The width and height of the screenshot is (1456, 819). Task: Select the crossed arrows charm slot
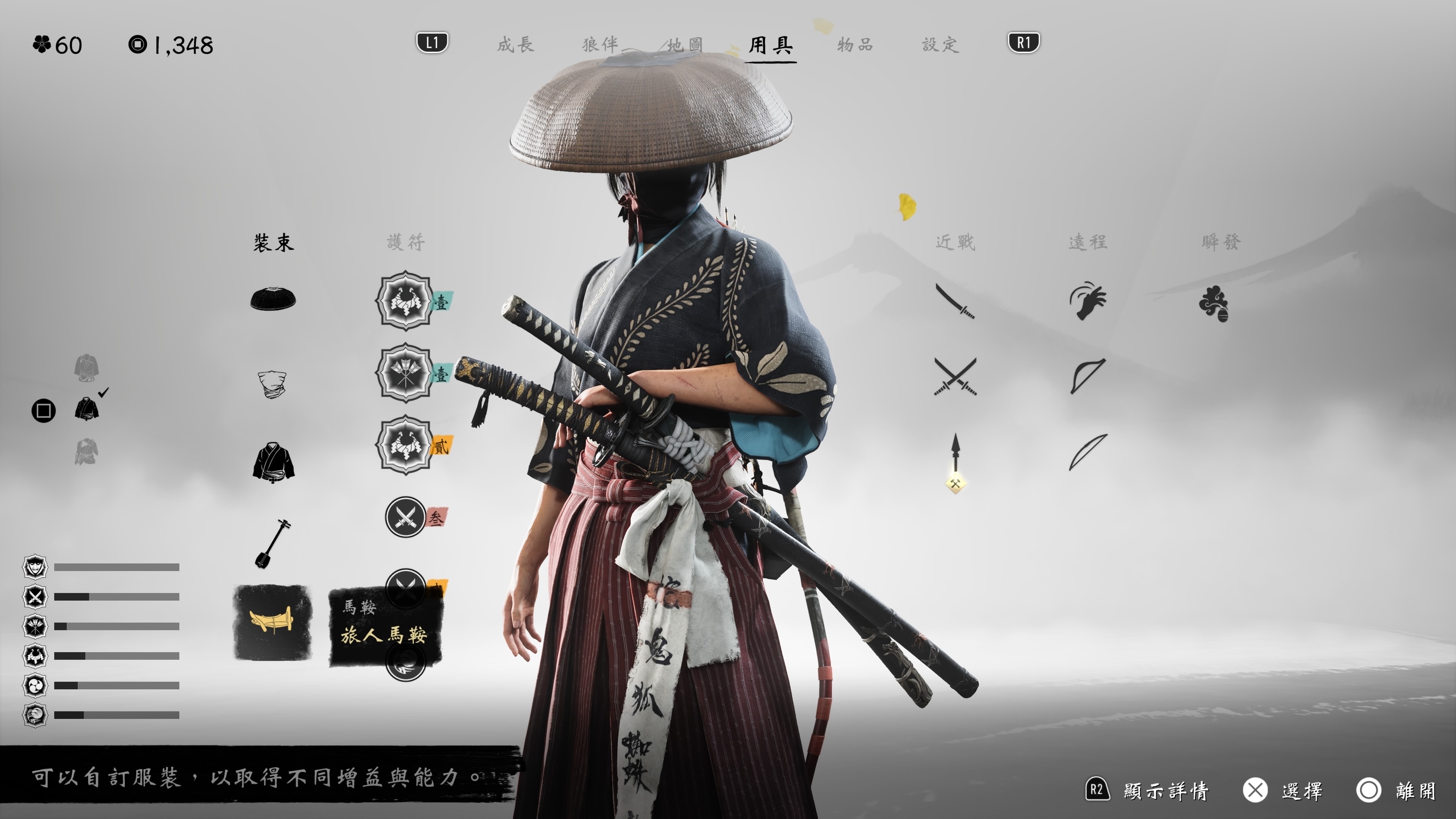(x=405, y=373)
